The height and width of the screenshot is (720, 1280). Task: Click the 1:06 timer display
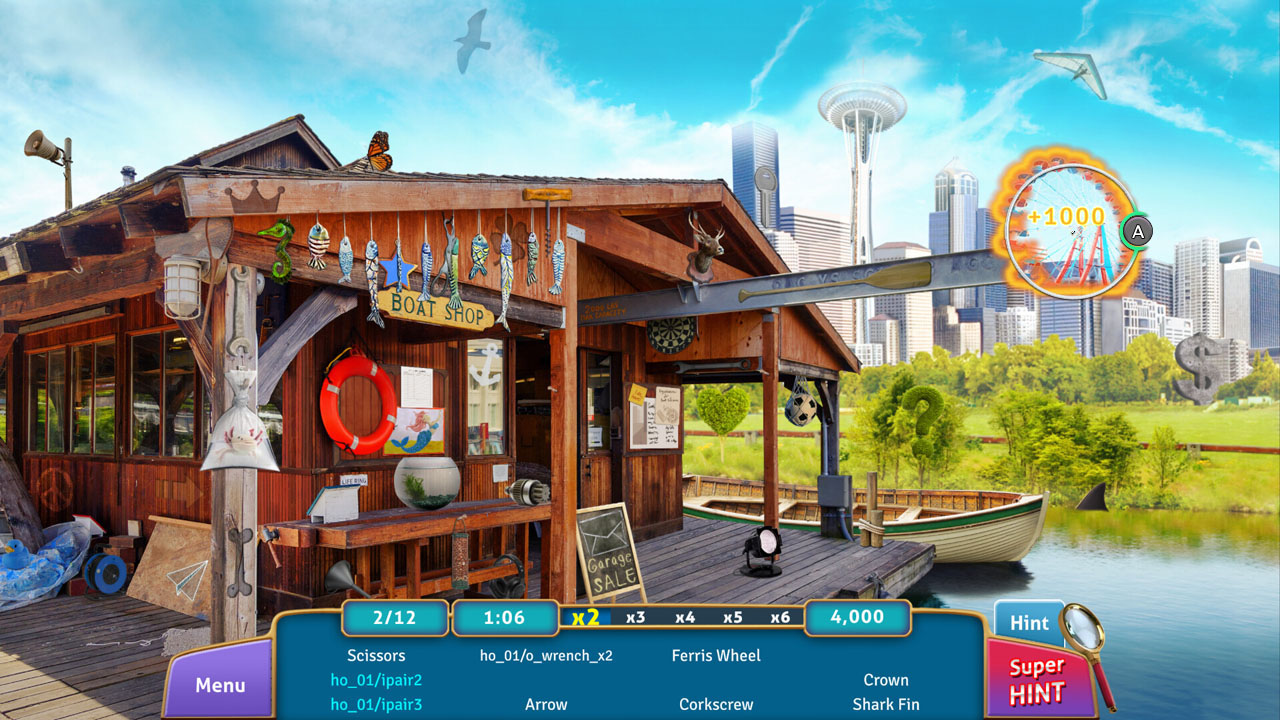(x=506, y=618)
